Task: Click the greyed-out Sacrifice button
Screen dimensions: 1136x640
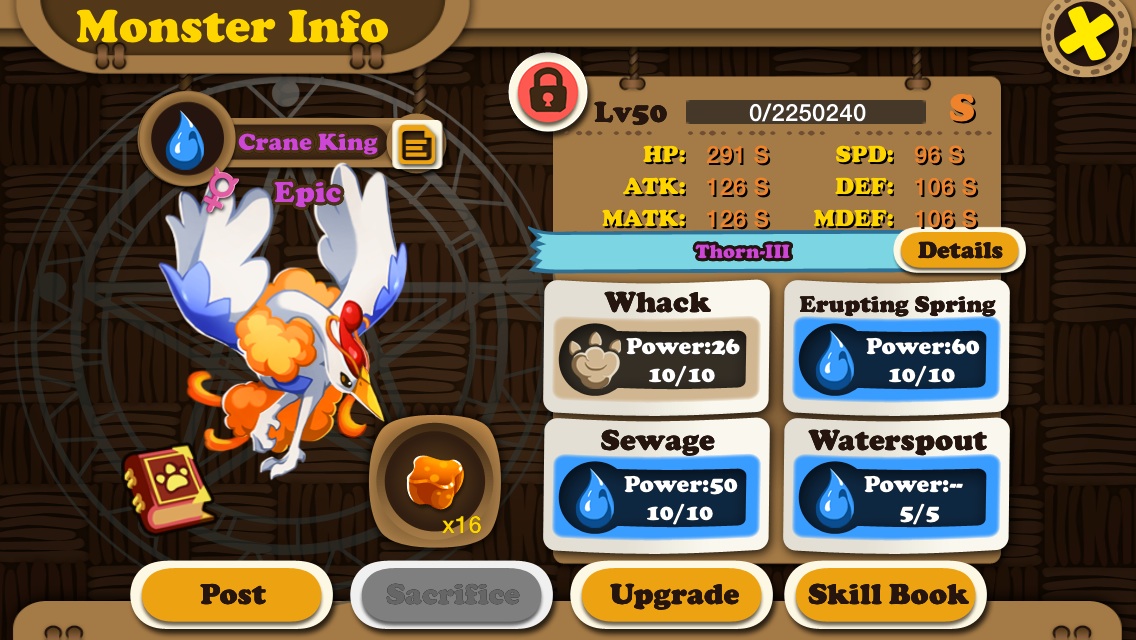Action: tap(452, 595)
